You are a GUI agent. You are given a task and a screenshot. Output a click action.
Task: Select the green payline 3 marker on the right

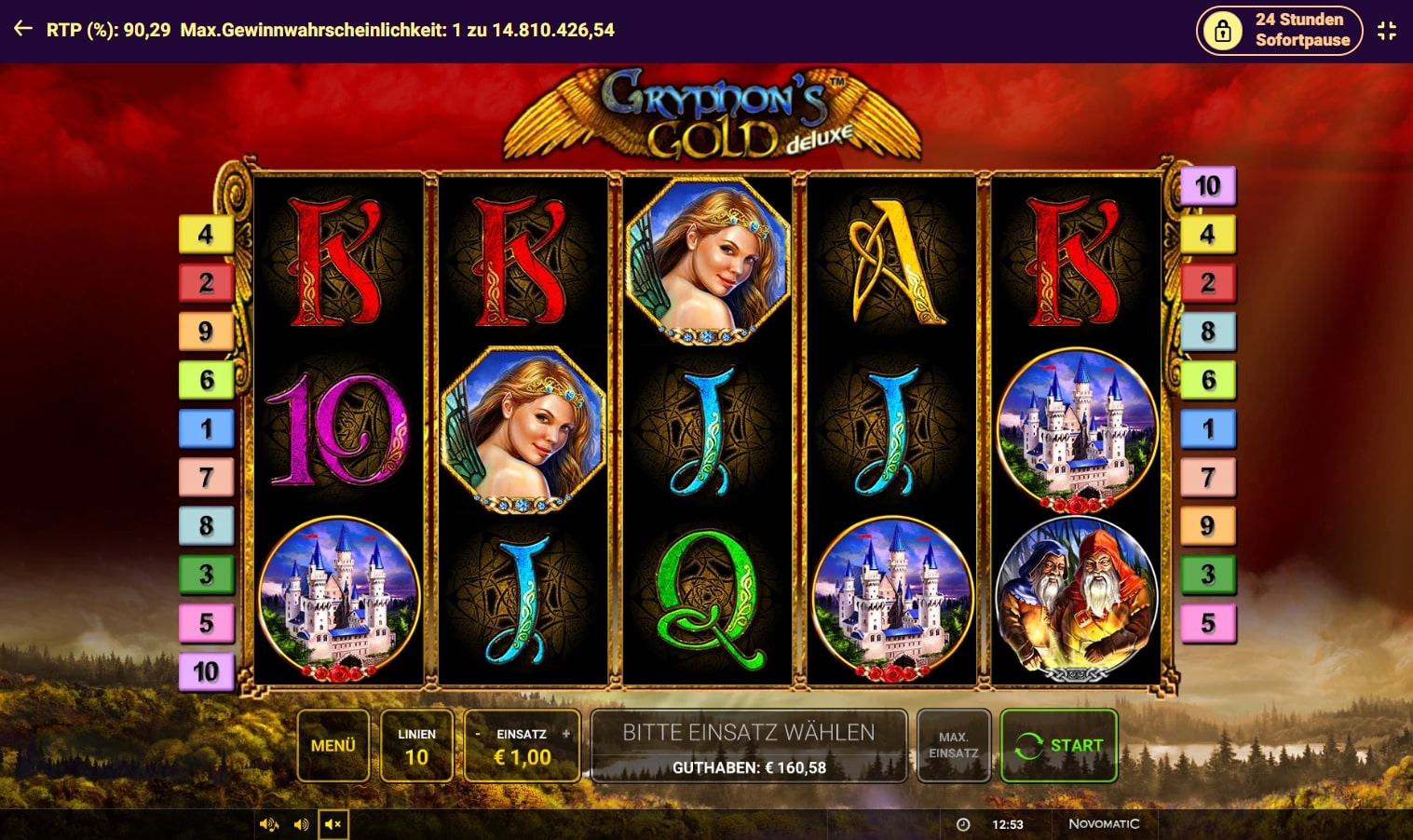pyautogui.click(x=1207, y=574)
